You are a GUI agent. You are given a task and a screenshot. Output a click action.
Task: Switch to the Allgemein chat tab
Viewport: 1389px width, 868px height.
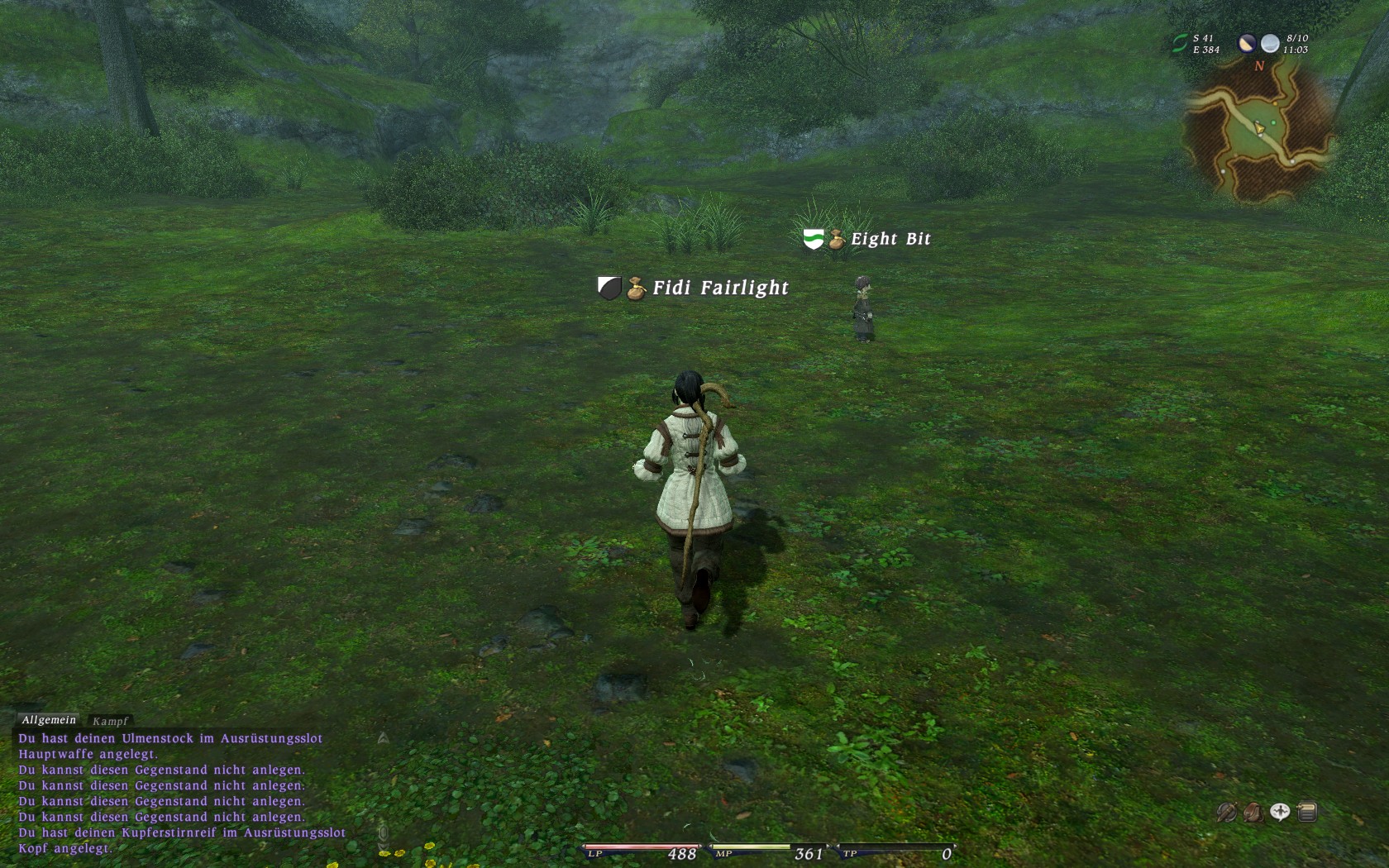point(49,720)
